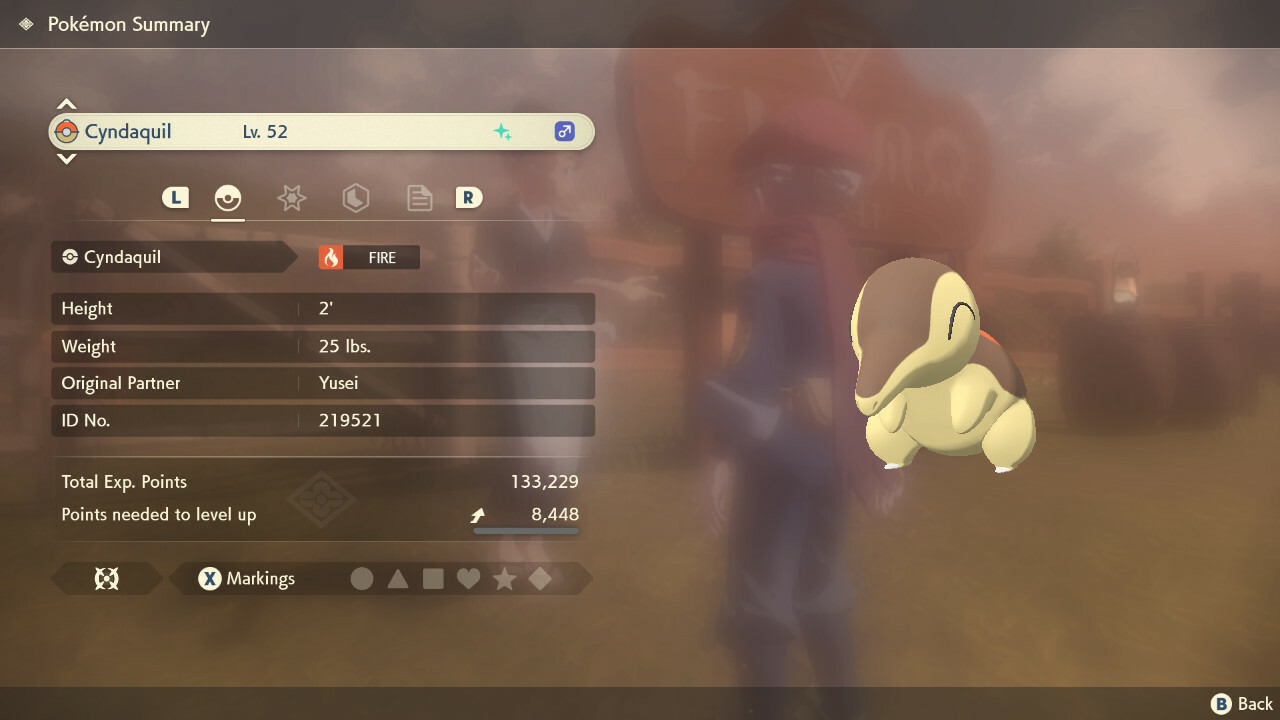Switch to the starburst stats tab
The height and width of the screenshot is (720, 1280).
291,198
